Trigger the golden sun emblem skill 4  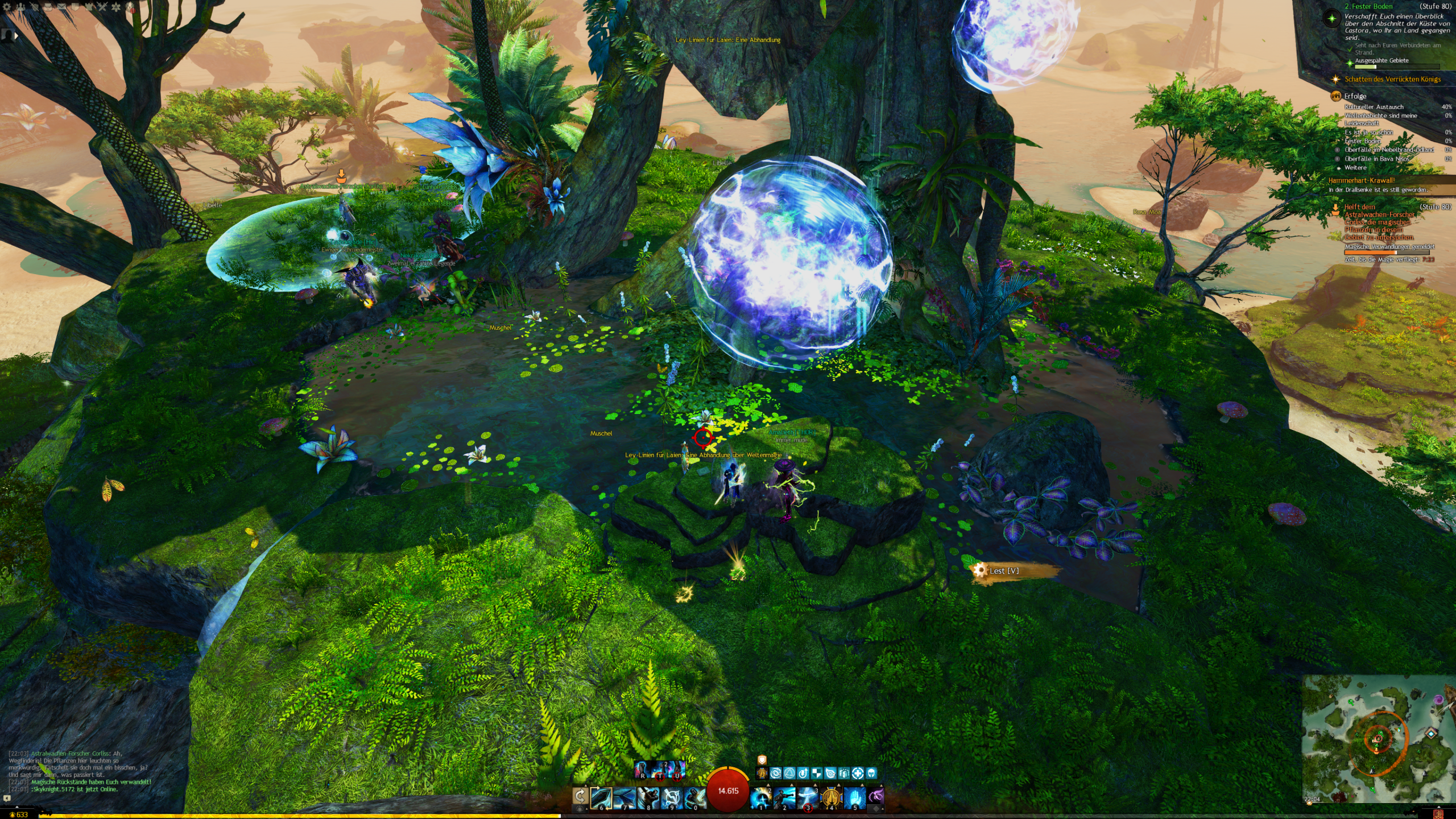pyautogui.click(x=831, y=797)
